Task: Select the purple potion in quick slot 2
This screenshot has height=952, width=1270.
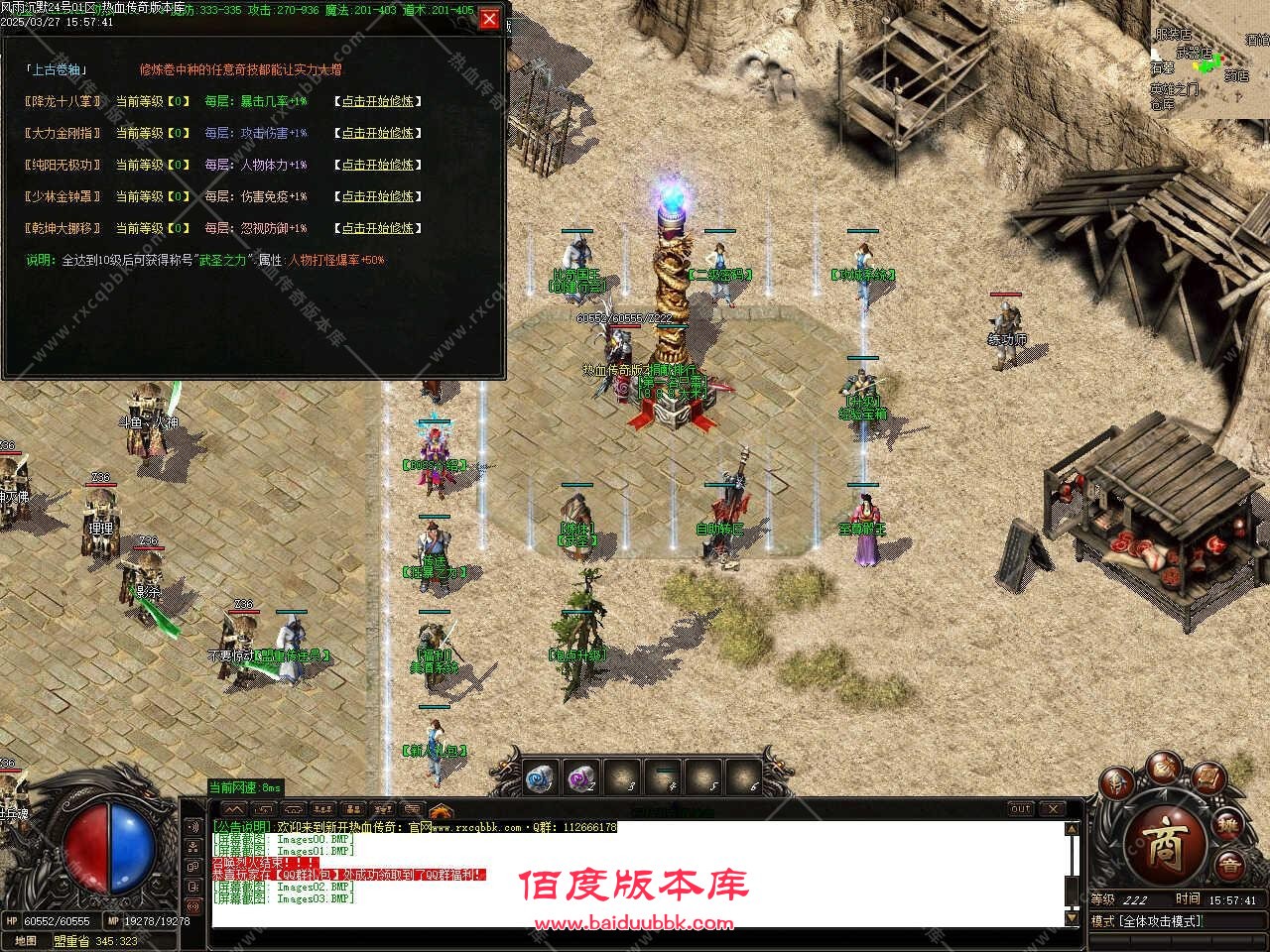Action: point(580,775)
